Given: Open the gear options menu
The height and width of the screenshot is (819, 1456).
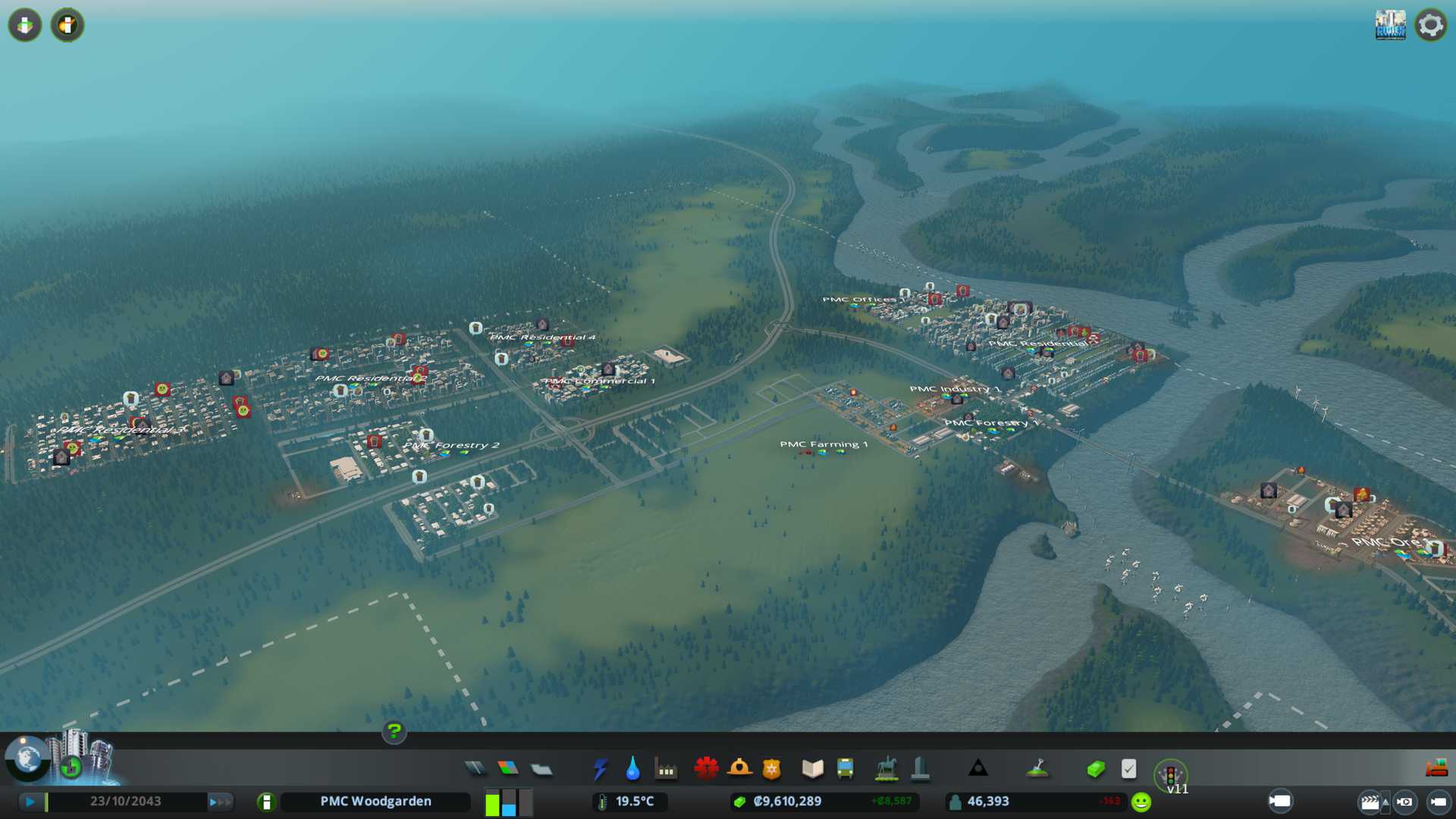Looking at the screenshot, I should pos(1430,25).
